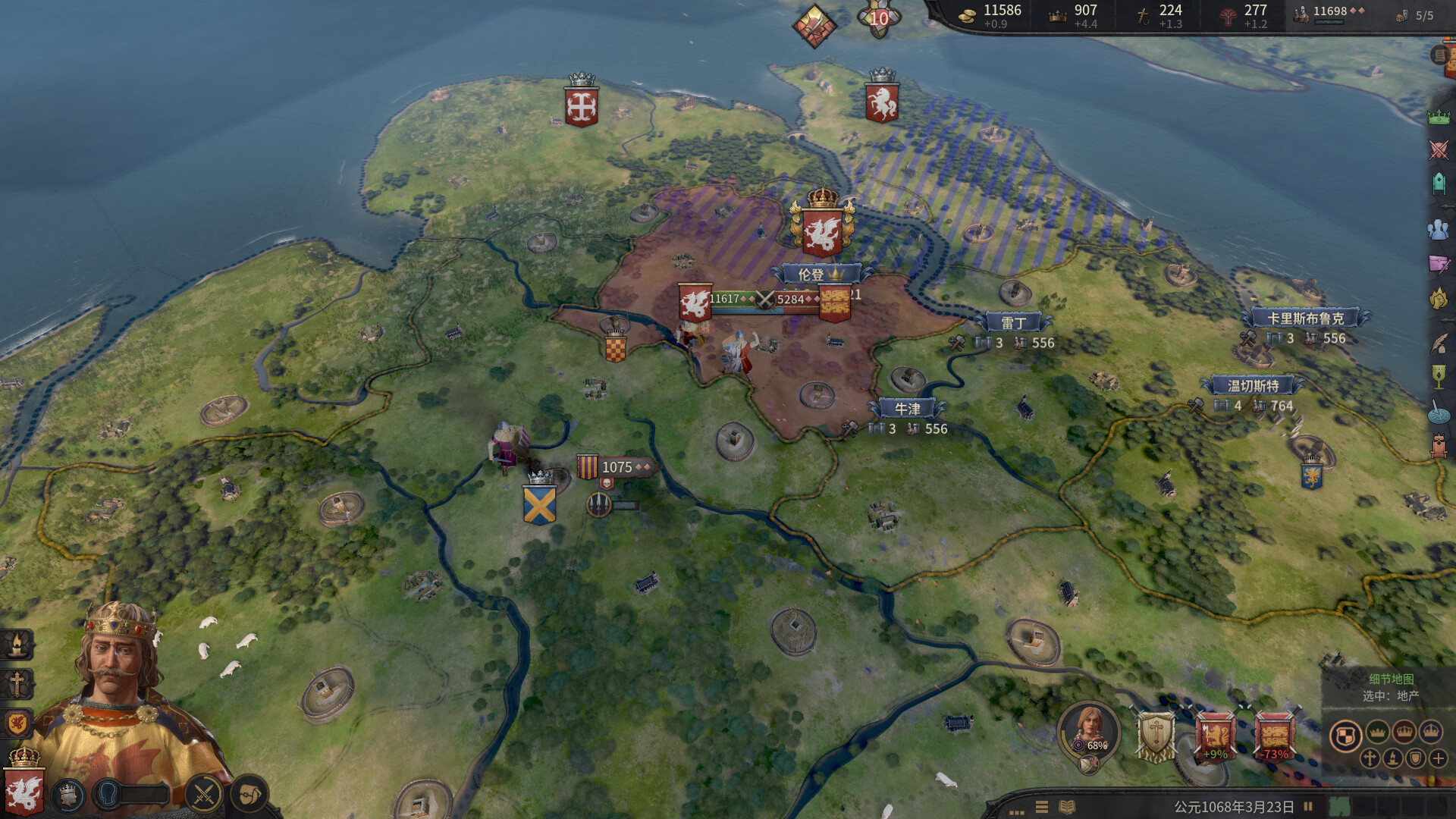Open the game menu via the hamburger icon
The image size is (1456, 819).
(1041, 807)
